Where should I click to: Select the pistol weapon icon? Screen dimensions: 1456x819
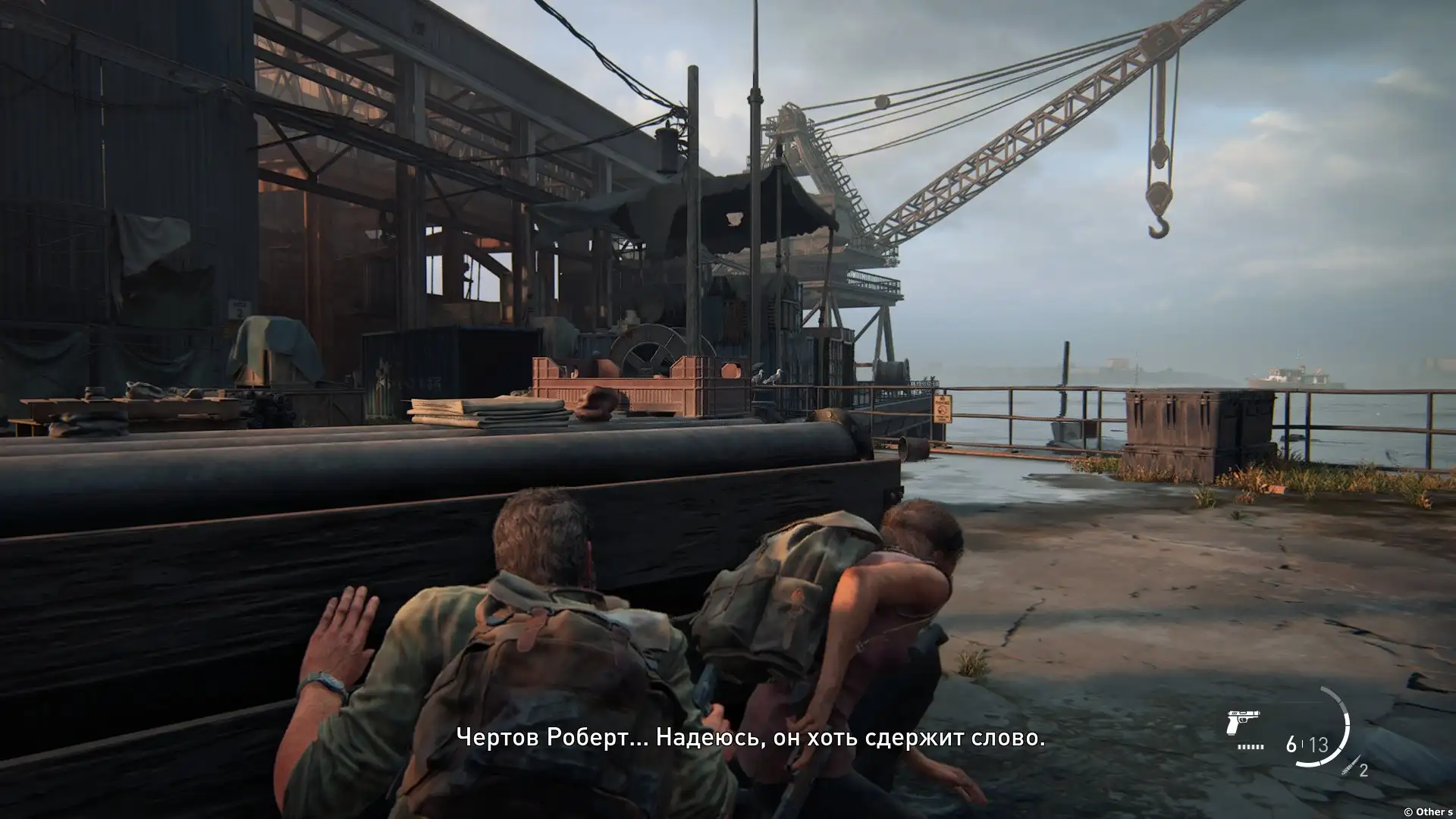(x=1242, y=724)
